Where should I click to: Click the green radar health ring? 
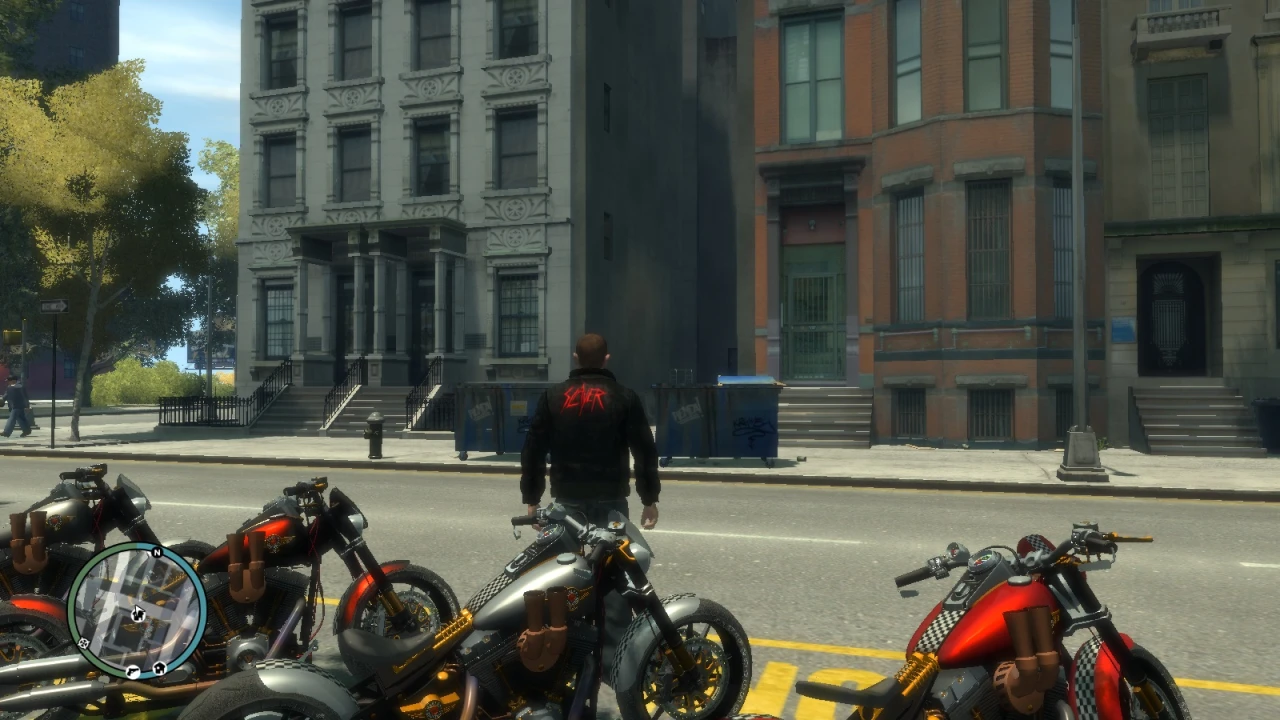(x=75, y=610)
